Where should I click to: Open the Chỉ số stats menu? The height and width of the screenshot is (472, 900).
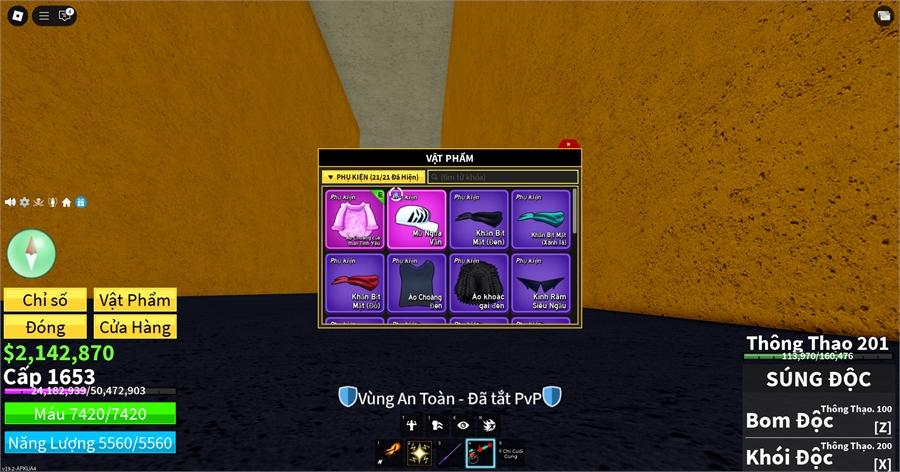45,300
